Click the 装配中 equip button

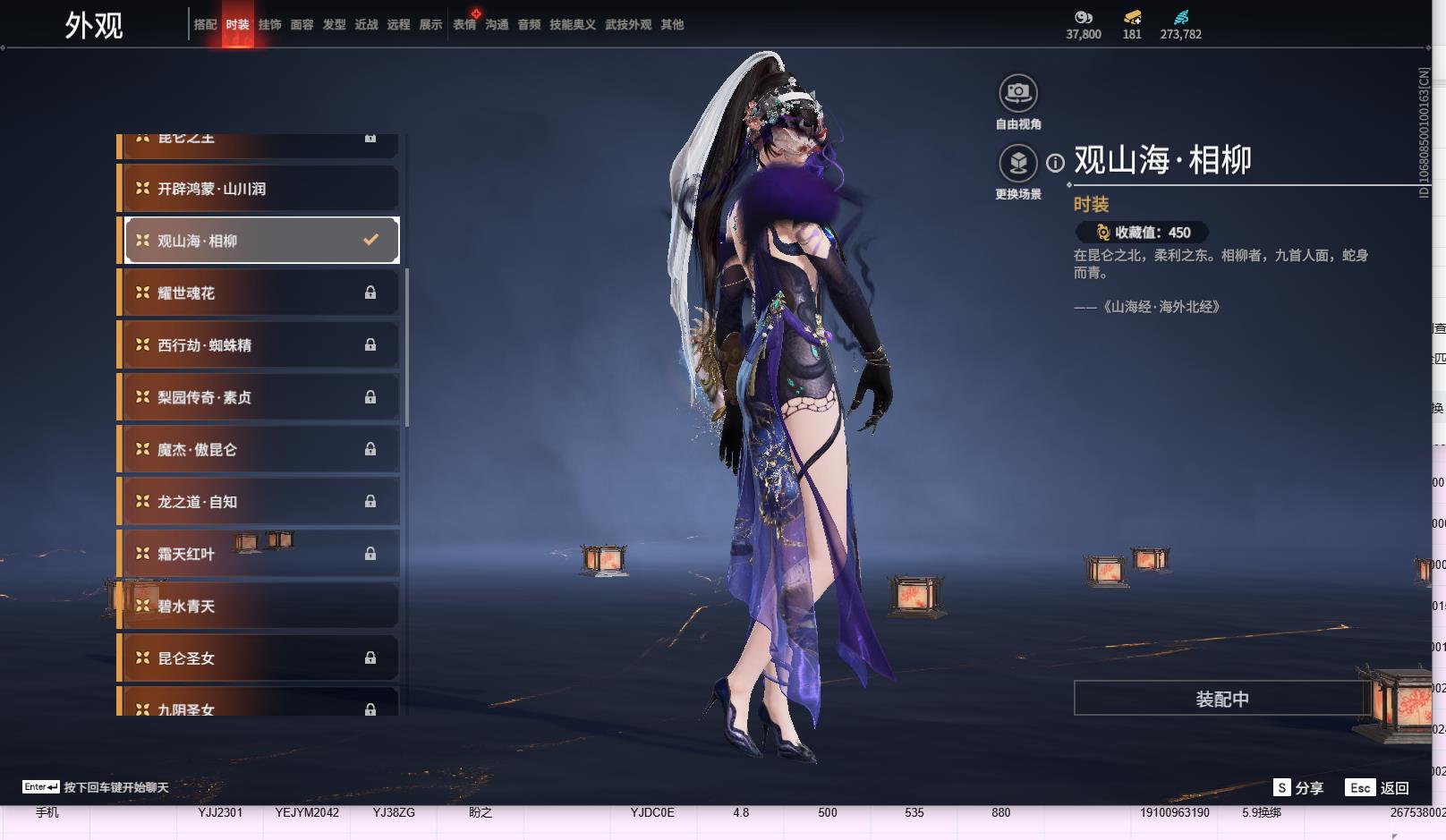pyautogui.click(x=1221, y=699)
